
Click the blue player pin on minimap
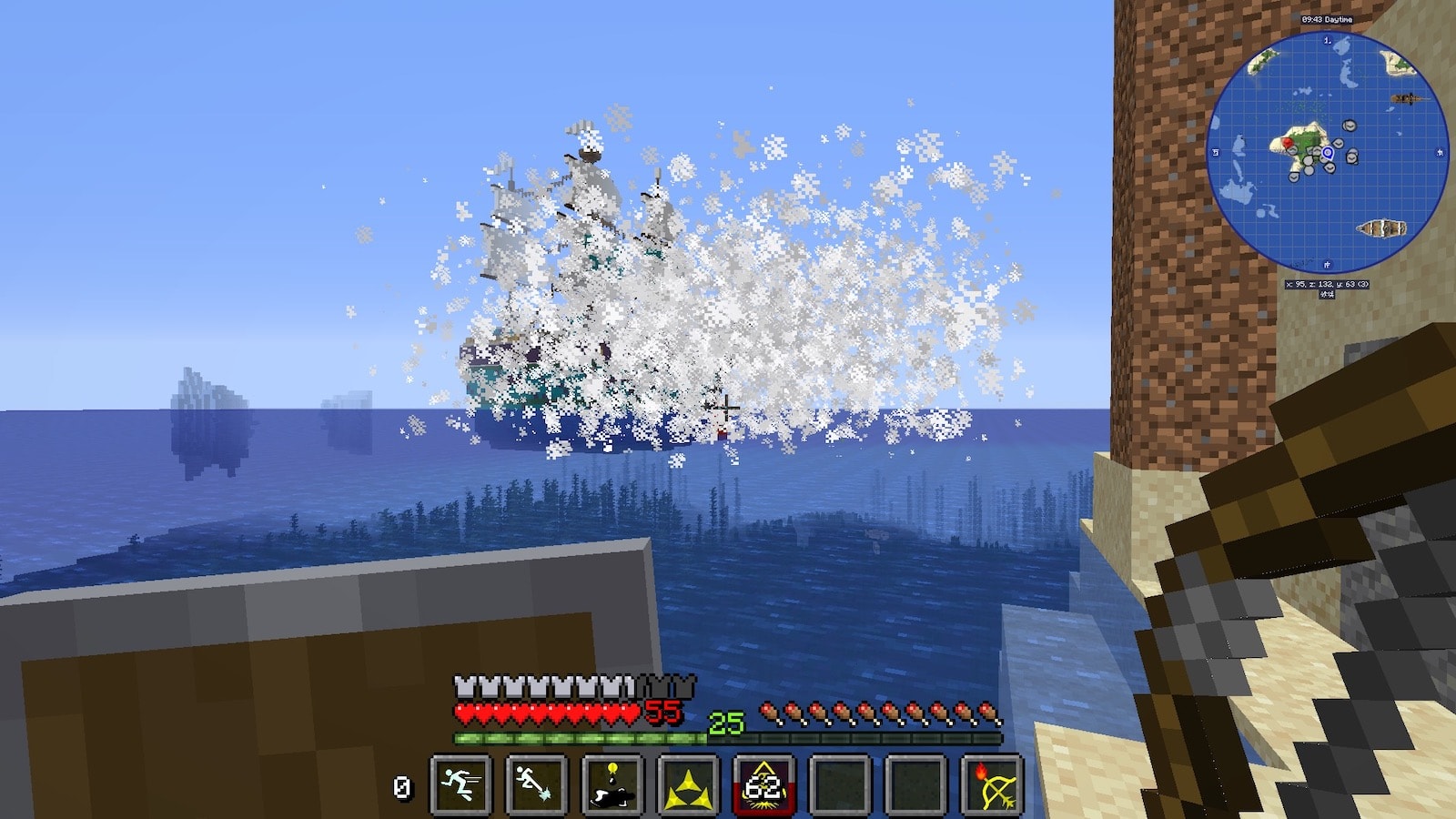click(x=1328, y=154)
